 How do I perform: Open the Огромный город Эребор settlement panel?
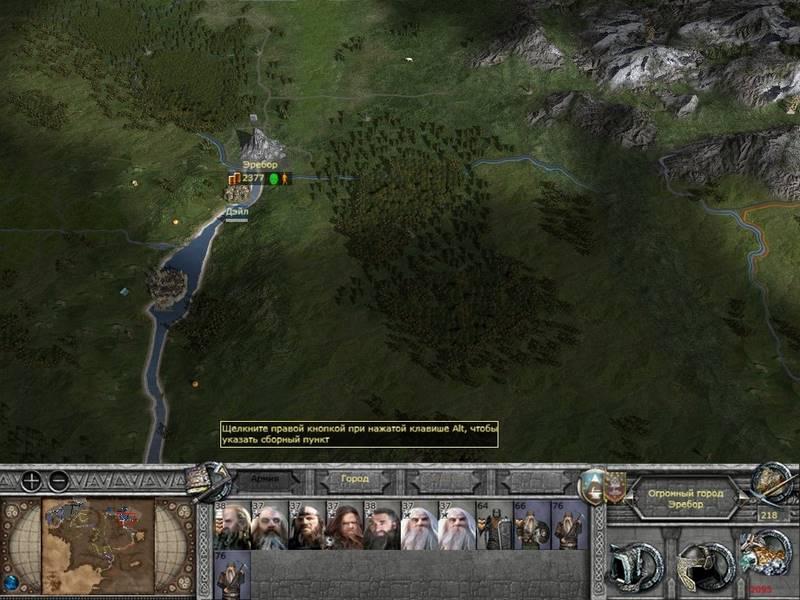pyautogui.click(x=679, y=498)
